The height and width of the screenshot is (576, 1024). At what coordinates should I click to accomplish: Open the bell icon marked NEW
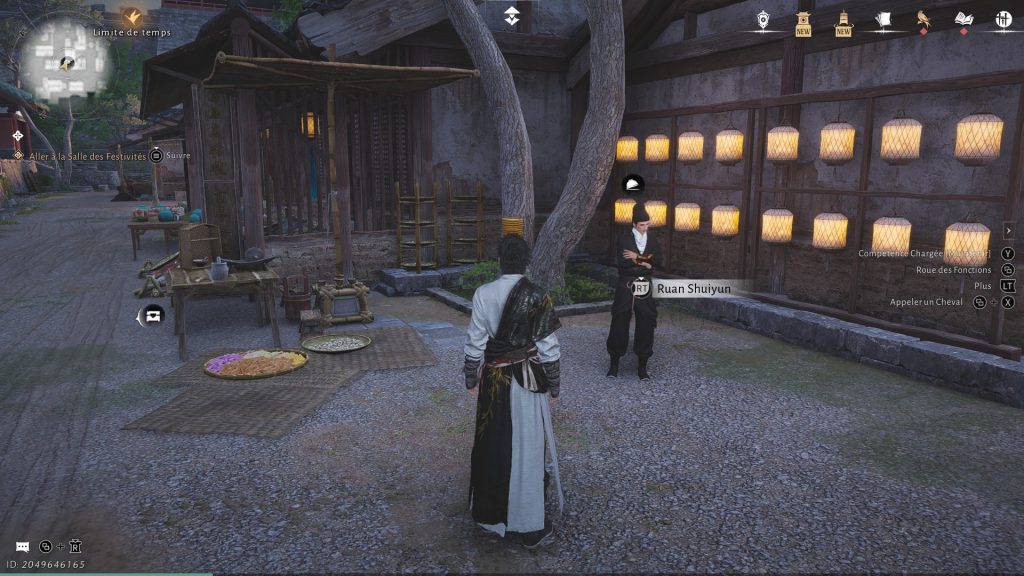tap(843, 20)
